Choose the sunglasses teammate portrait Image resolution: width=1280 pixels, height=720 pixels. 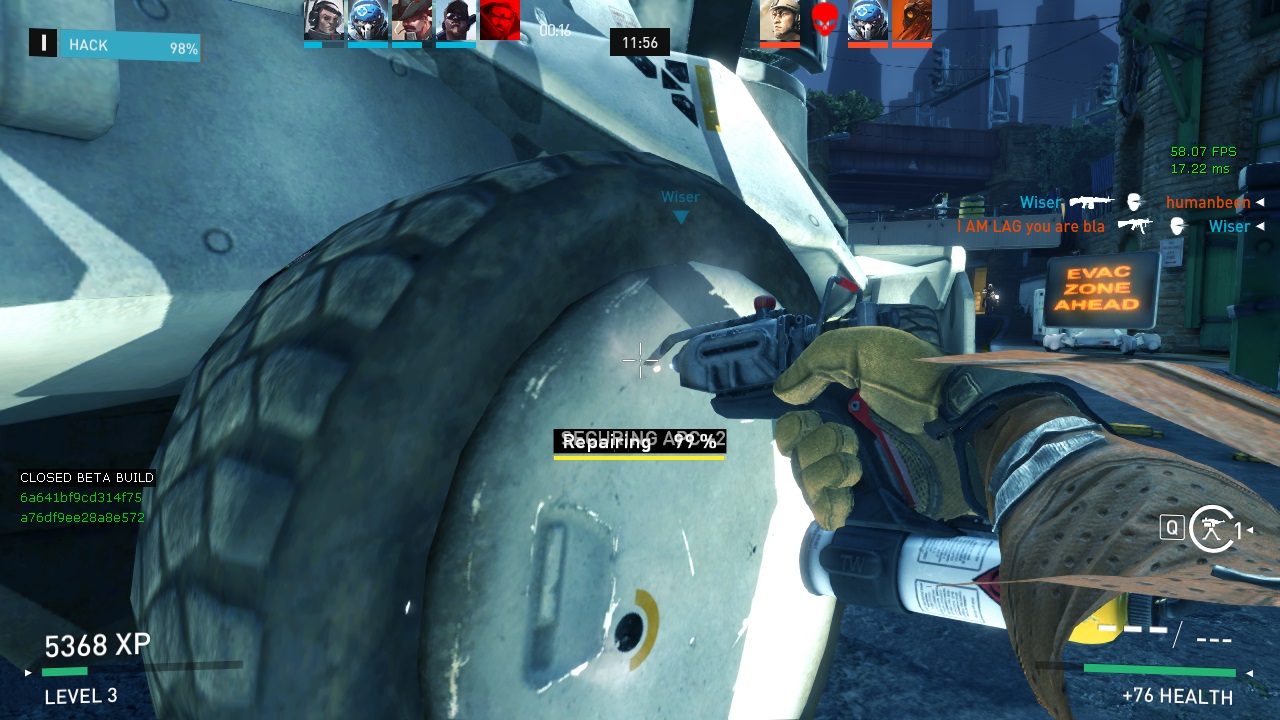click(455, 20)
